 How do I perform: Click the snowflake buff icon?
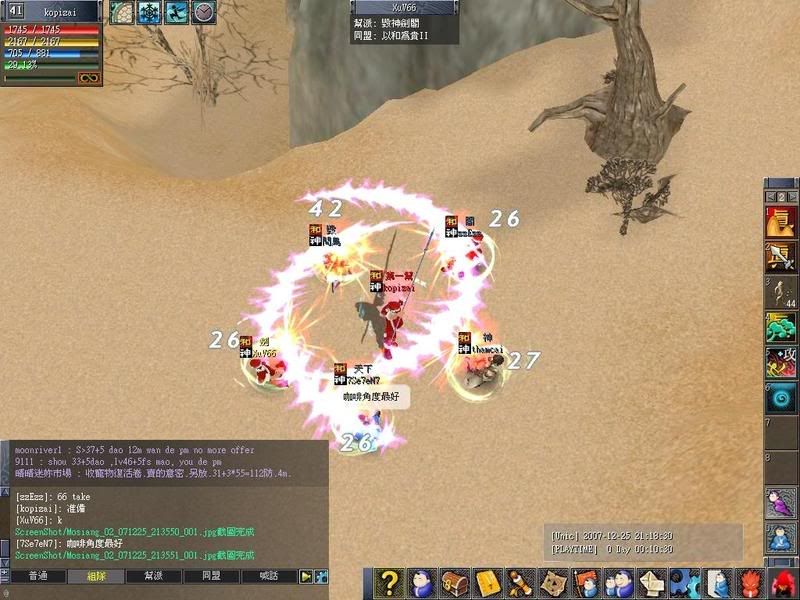coord(149,12)
